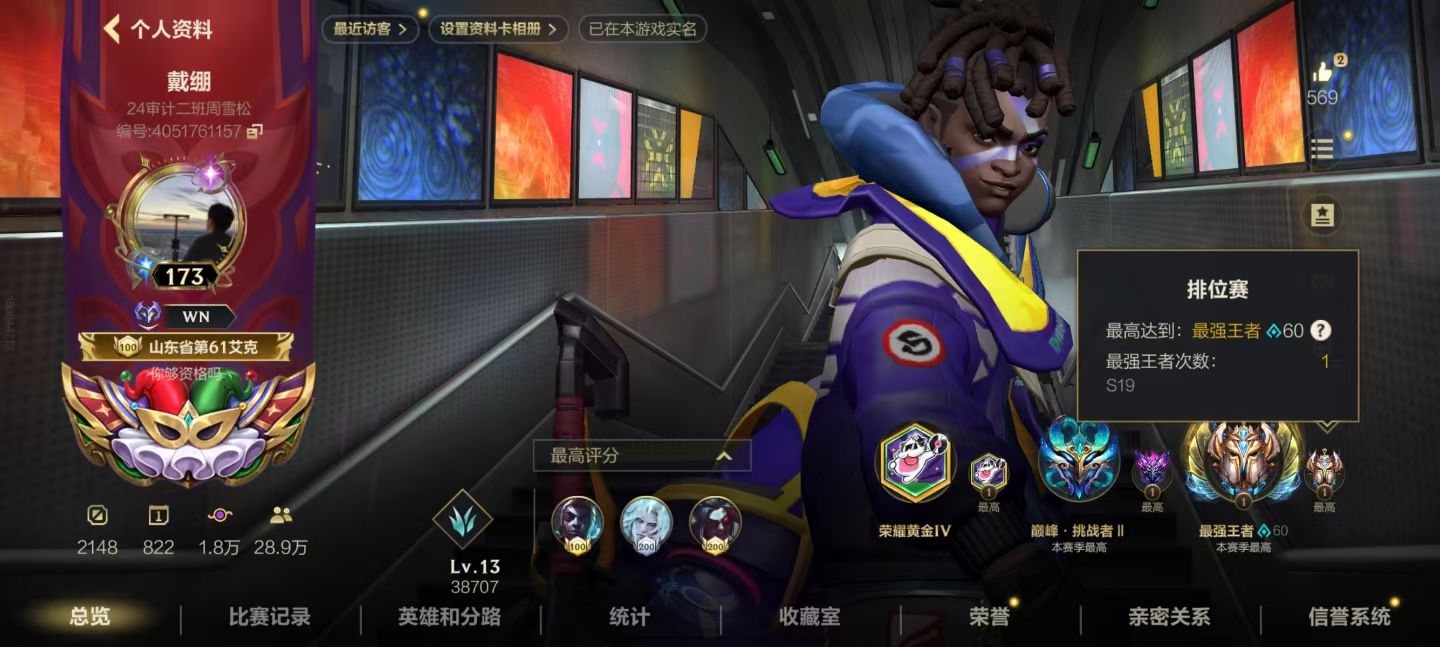Open the 荣耀黄金IV rank badge
1440x647 pixels.
(x=914, y=463)
